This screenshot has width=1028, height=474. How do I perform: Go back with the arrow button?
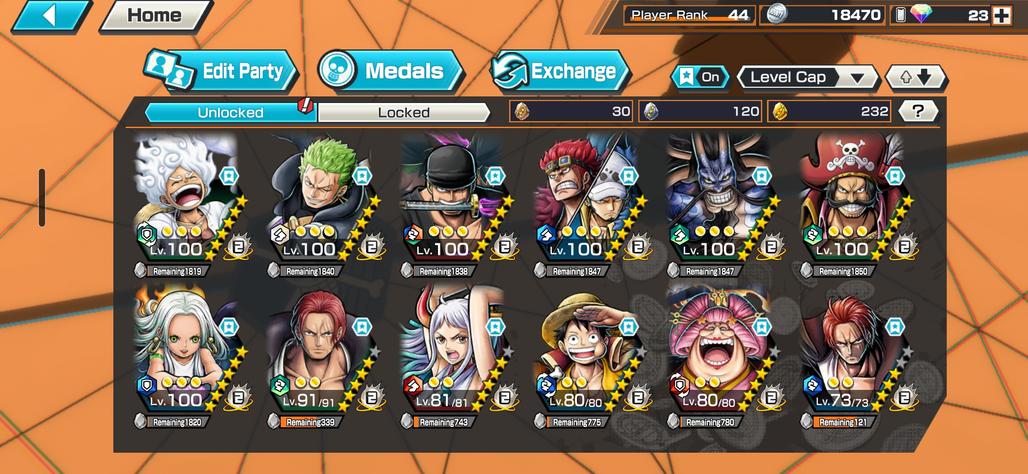click(x=48, y=15)
